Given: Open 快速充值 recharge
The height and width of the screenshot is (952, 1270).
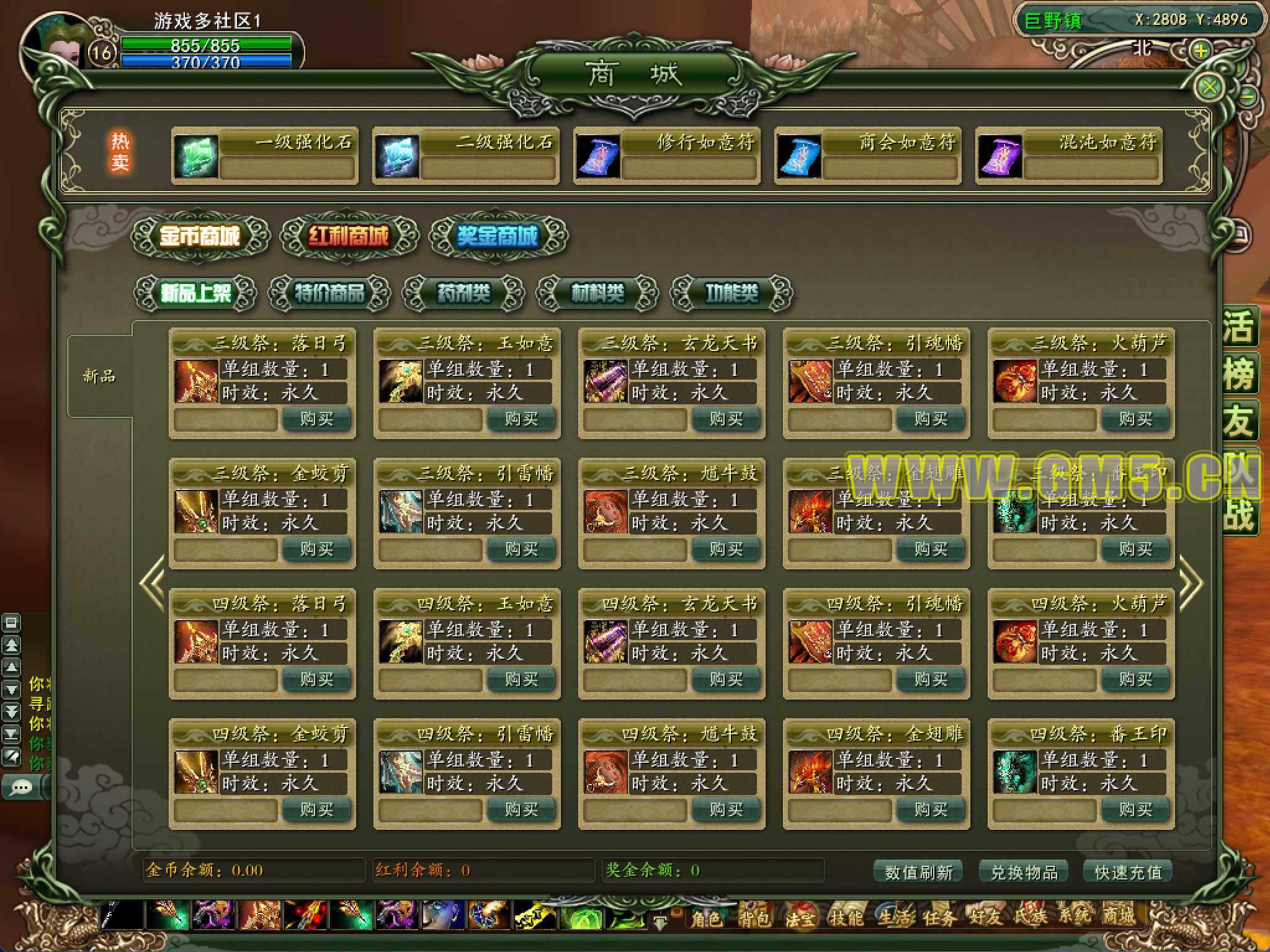Looking at the screenshot, I should click(x=1128, y=872).
